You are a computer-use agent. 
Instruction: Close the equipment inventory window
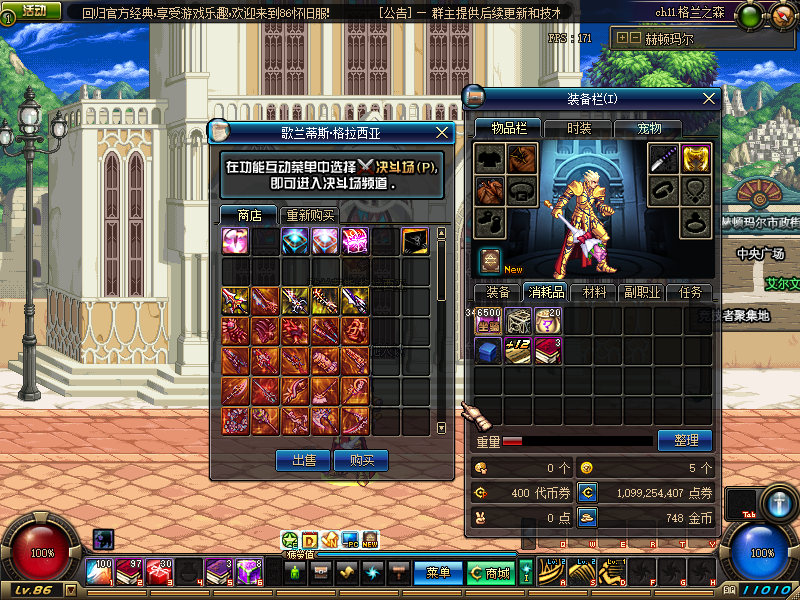[x=709, y=99]
